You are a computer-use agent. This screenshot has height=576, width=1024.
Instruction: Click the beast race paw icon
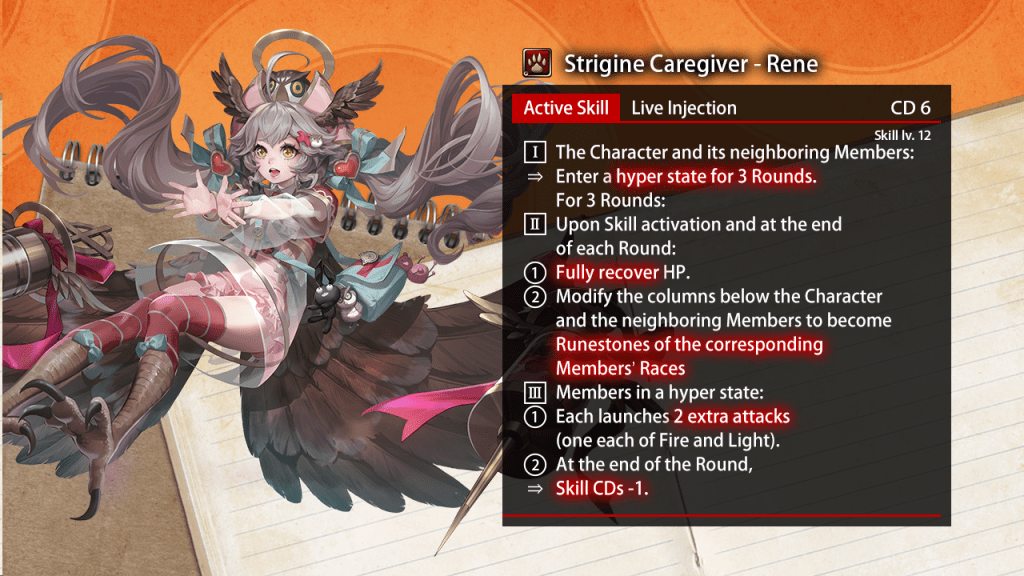click(x=537, y=64)
